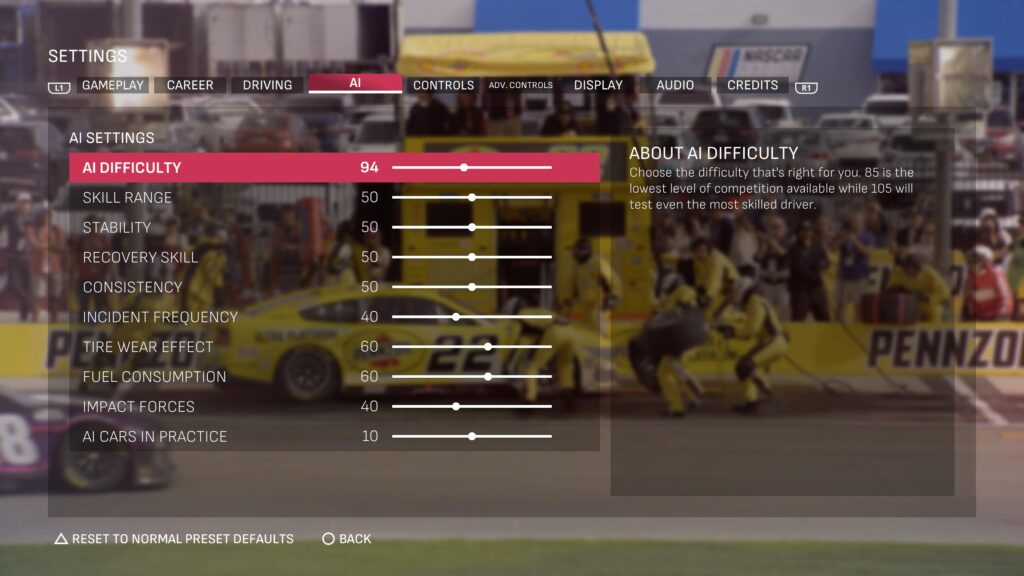Switch to the Gameplay tab
1024x576 pixels.
pos(113,85)
